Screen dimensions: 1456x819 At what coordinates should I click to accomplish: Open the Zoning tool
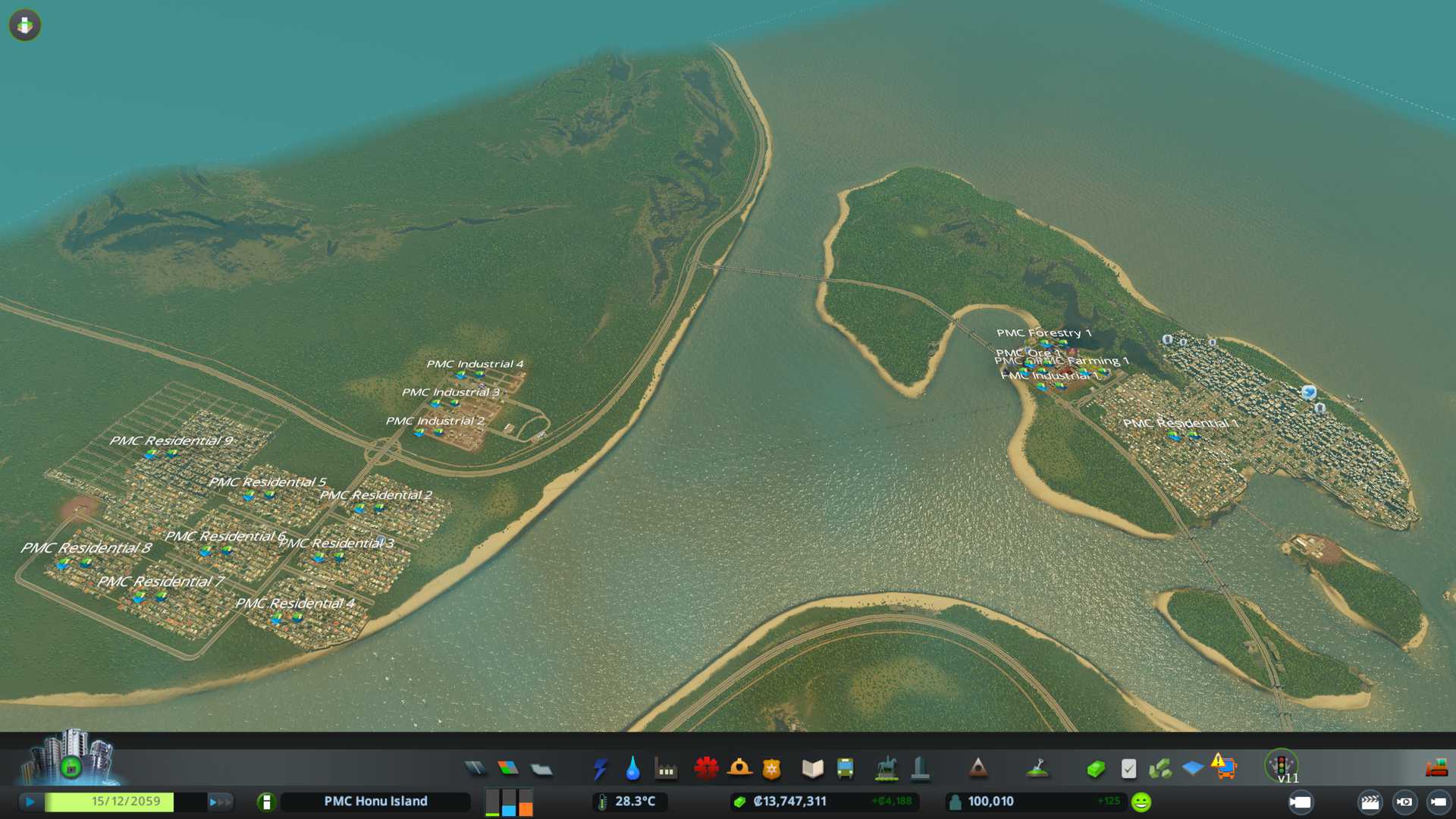pos(508,769)
